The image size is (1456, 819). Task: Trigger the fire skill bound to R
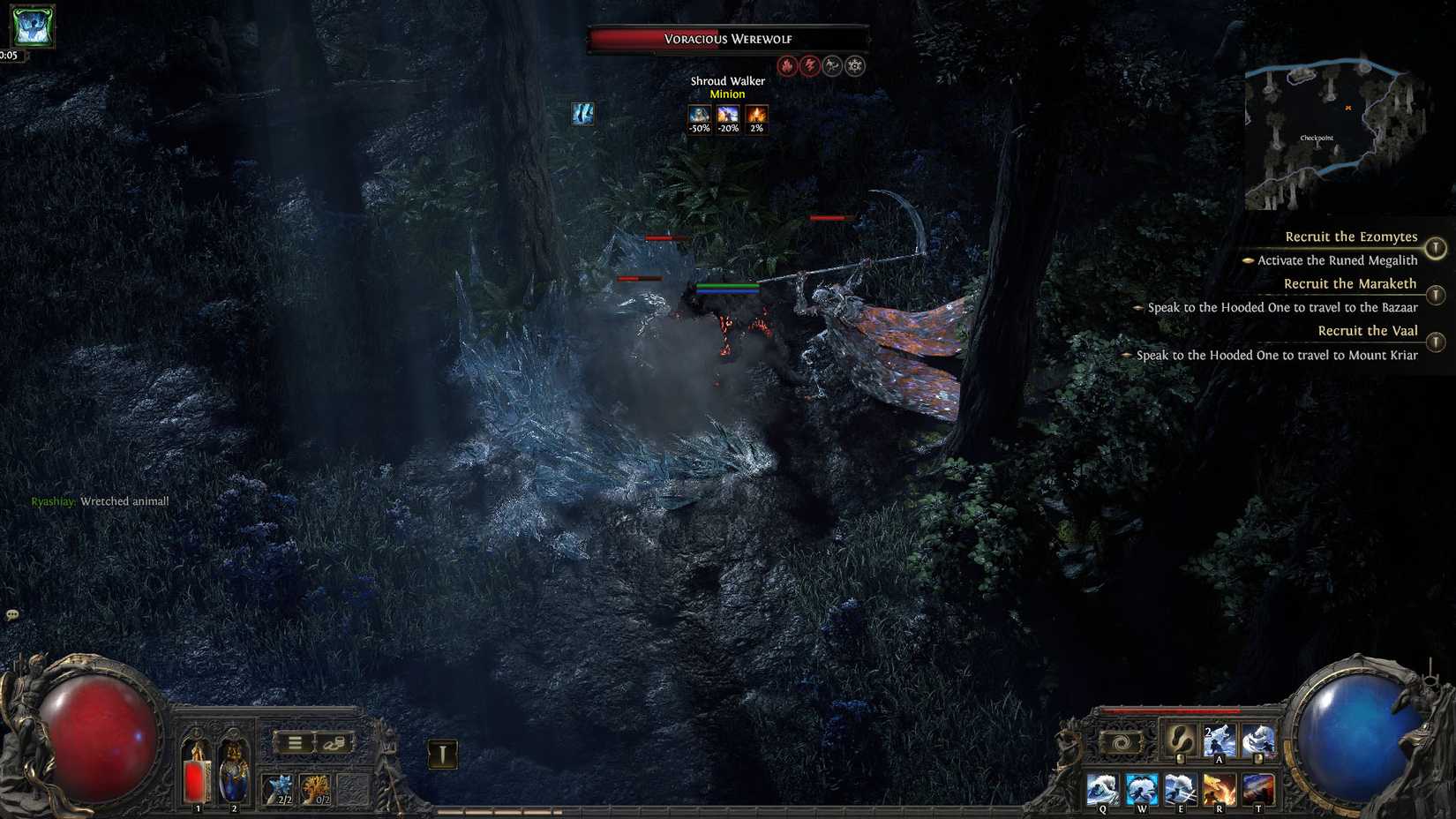(x=1220, y=787)
